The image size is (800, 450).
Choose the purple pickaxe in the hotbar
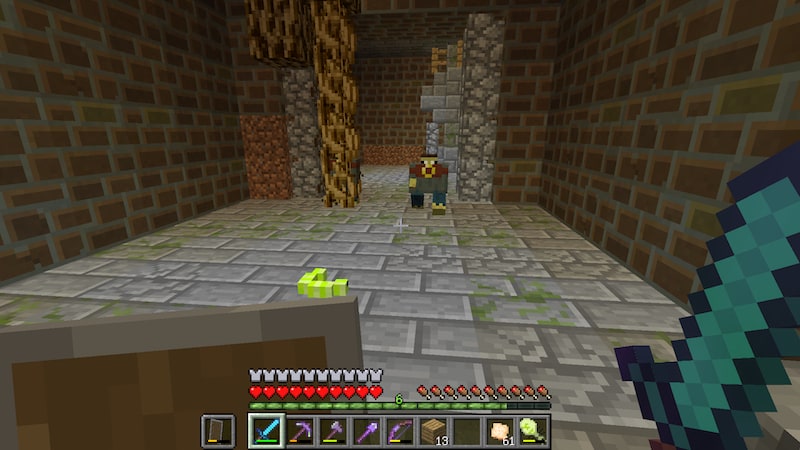(x=299, y=431)
